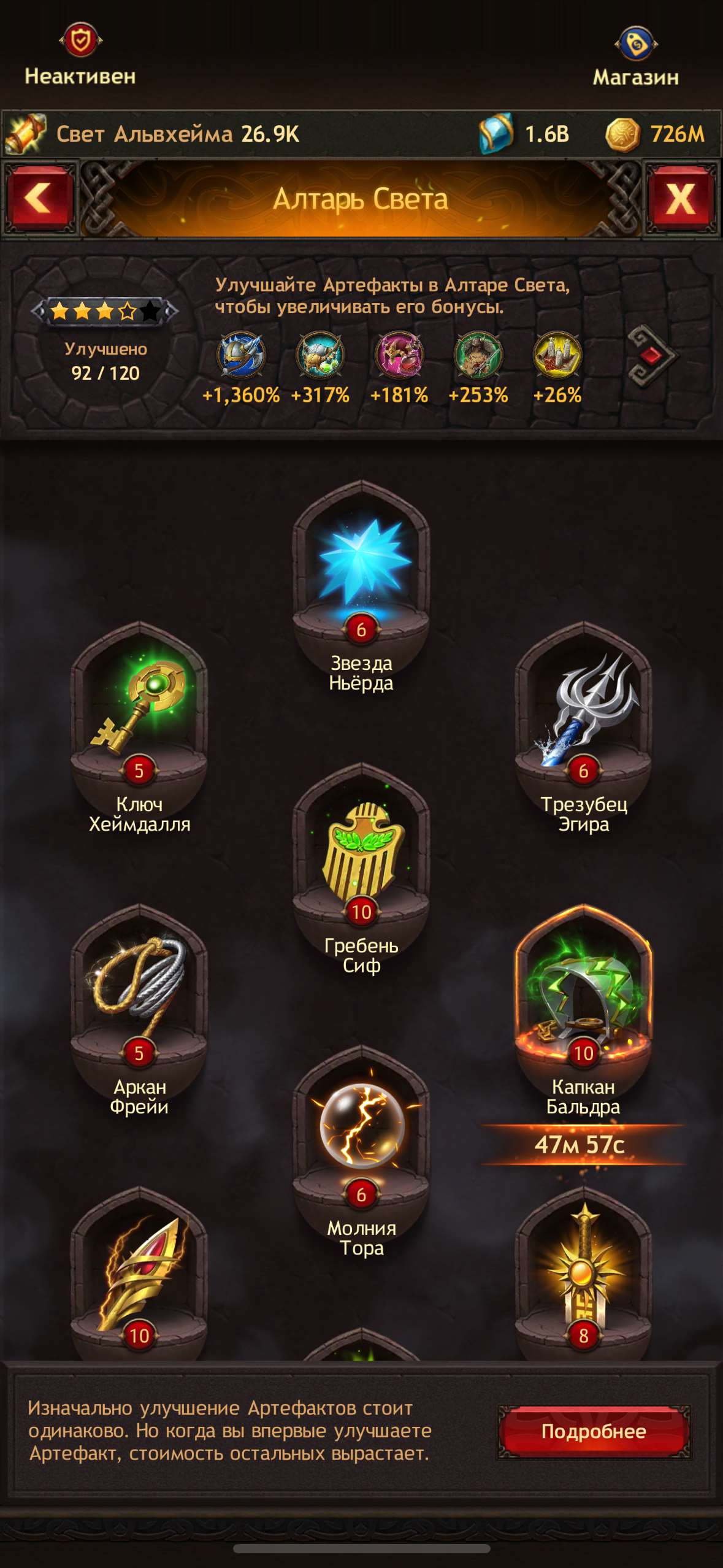Tap the yellow buildings bonus icon
Image resolution: width=723 pixels, height=1568 pixels.
[x=557, y=356]
